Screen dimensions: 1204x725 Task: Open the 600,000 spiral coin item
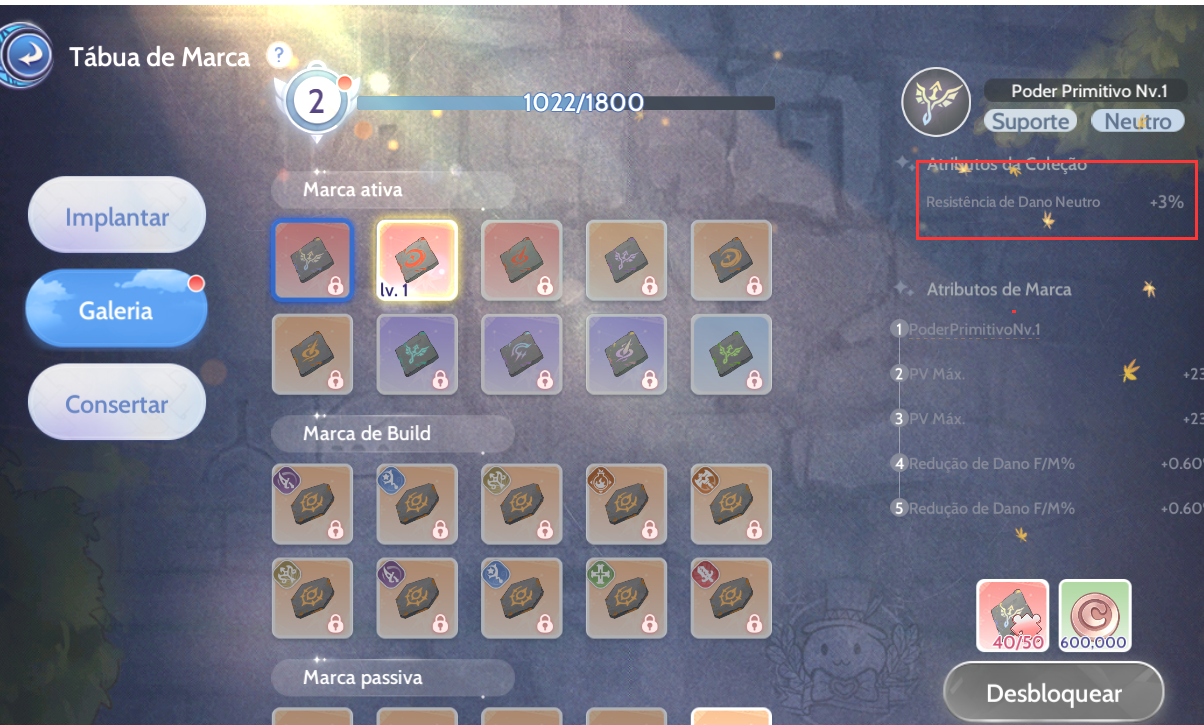1095,615
